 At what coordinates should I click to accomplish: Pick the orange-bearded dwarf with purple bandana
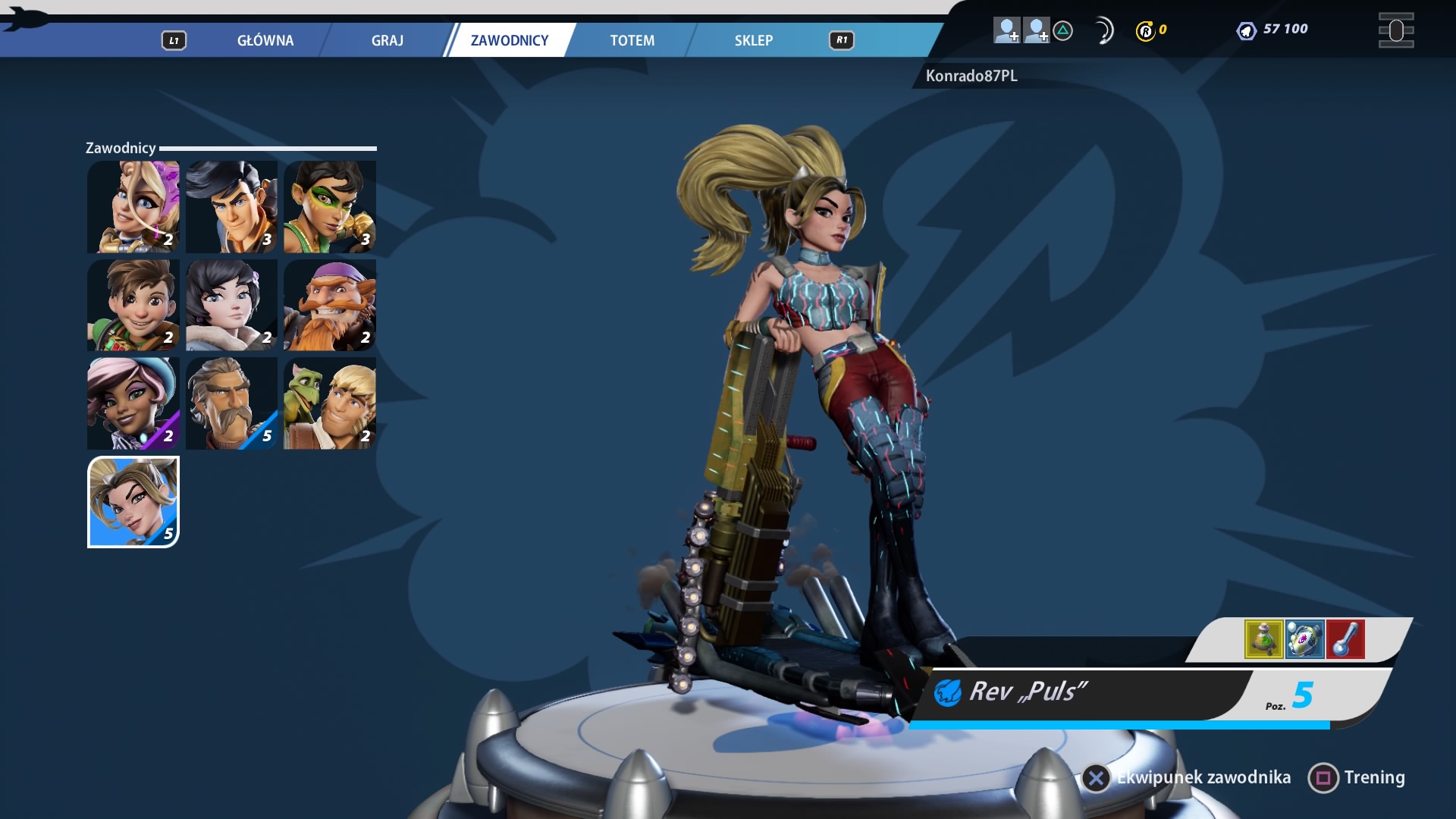[330, 305]
